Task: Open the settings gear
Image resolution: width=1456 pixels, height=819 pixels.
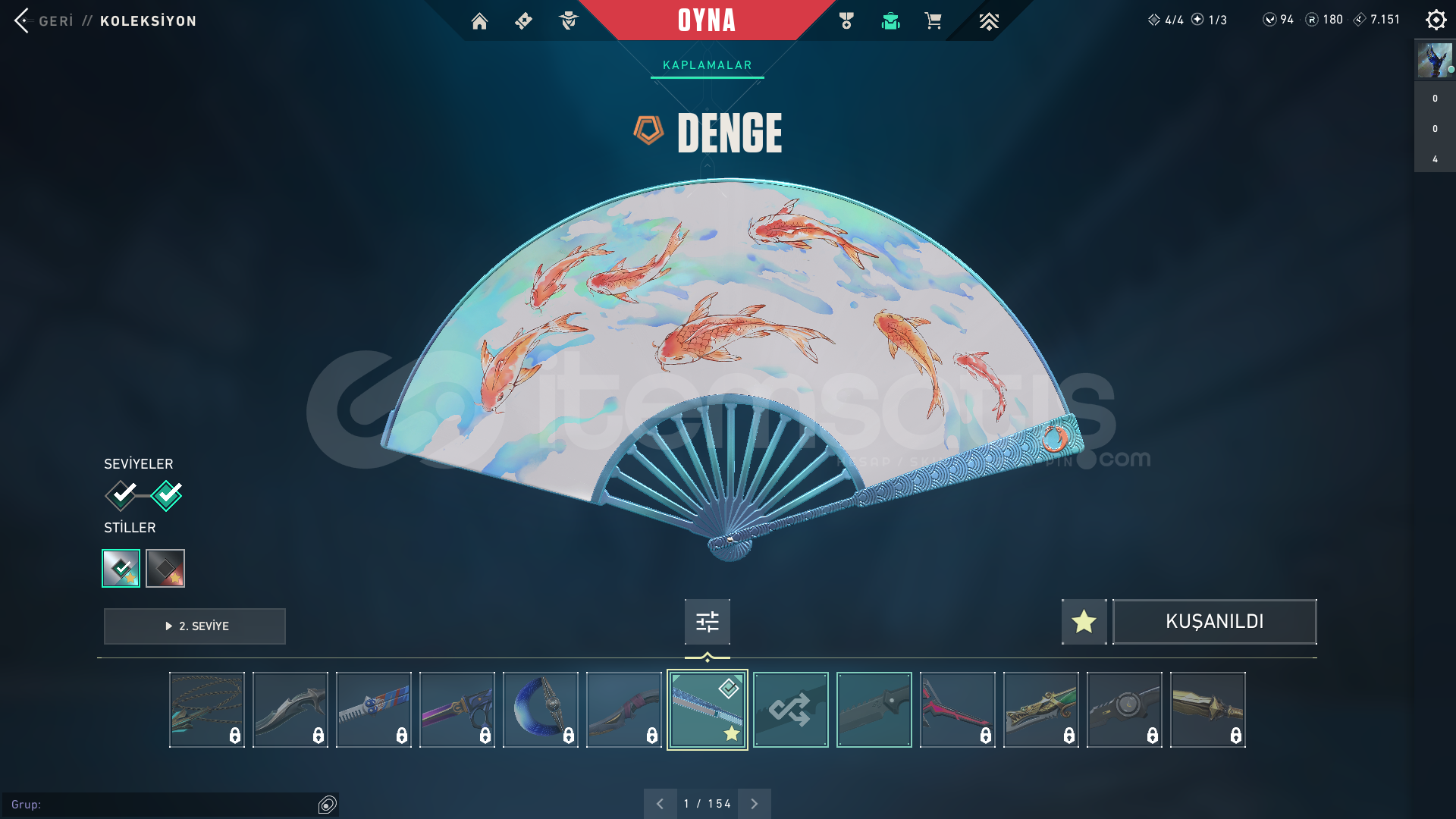Action: (1436, 20)
